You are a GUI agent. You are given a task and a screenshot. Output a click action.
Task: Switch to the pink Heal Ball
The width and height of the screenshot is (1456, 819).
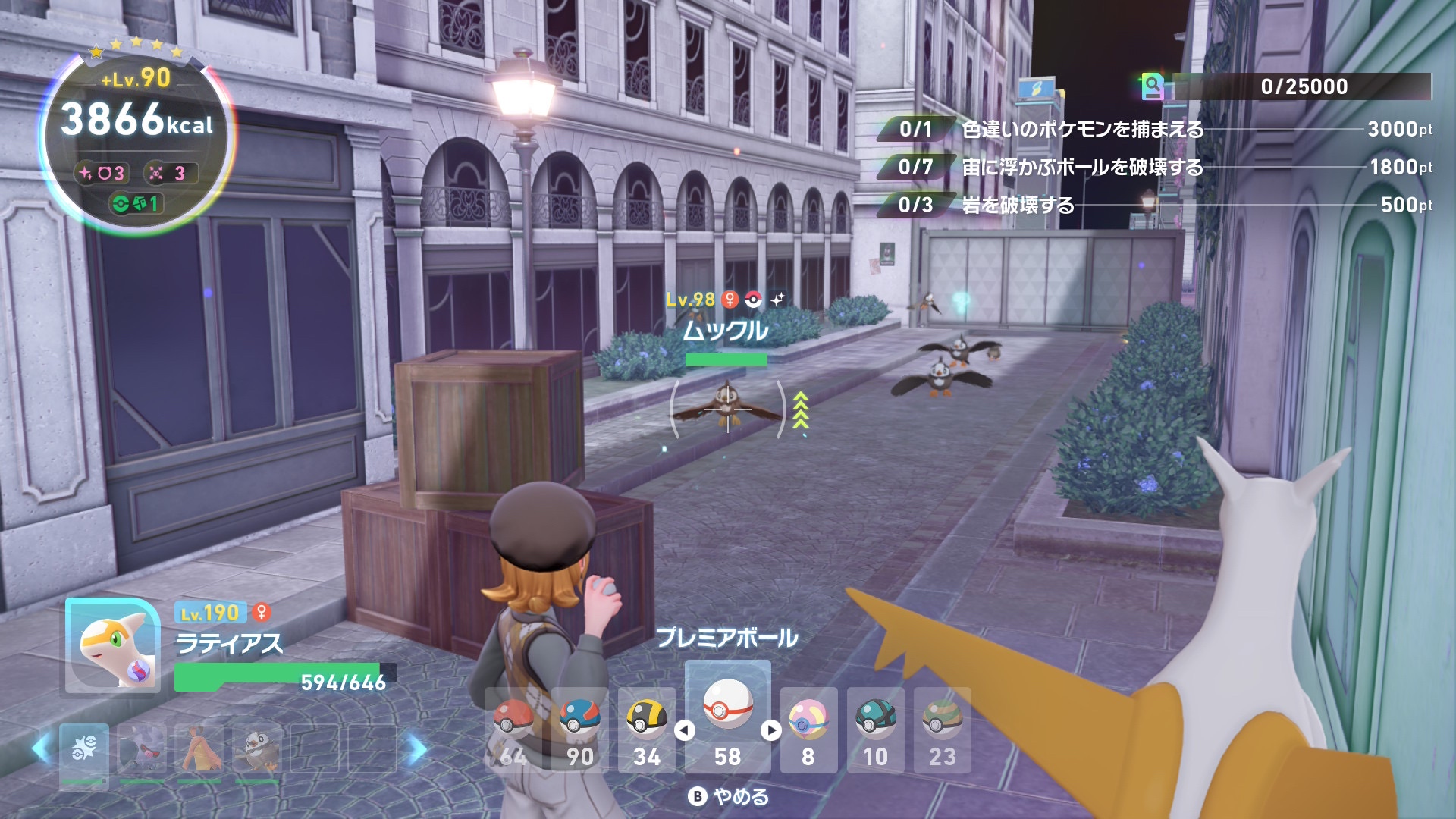coord(808,730)
